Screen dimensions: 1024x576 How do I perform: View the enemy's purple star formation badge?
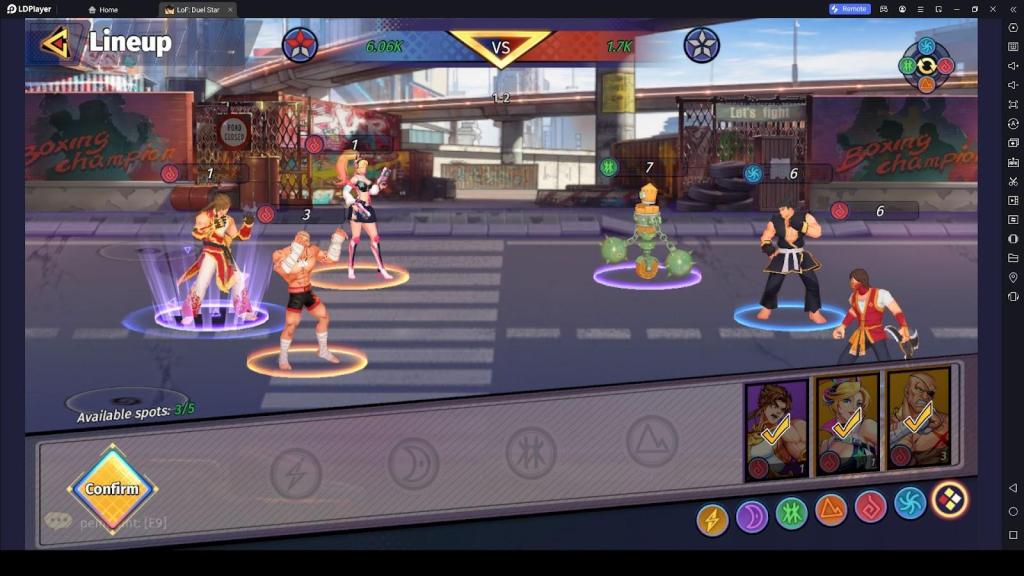[x=701, y=45]
